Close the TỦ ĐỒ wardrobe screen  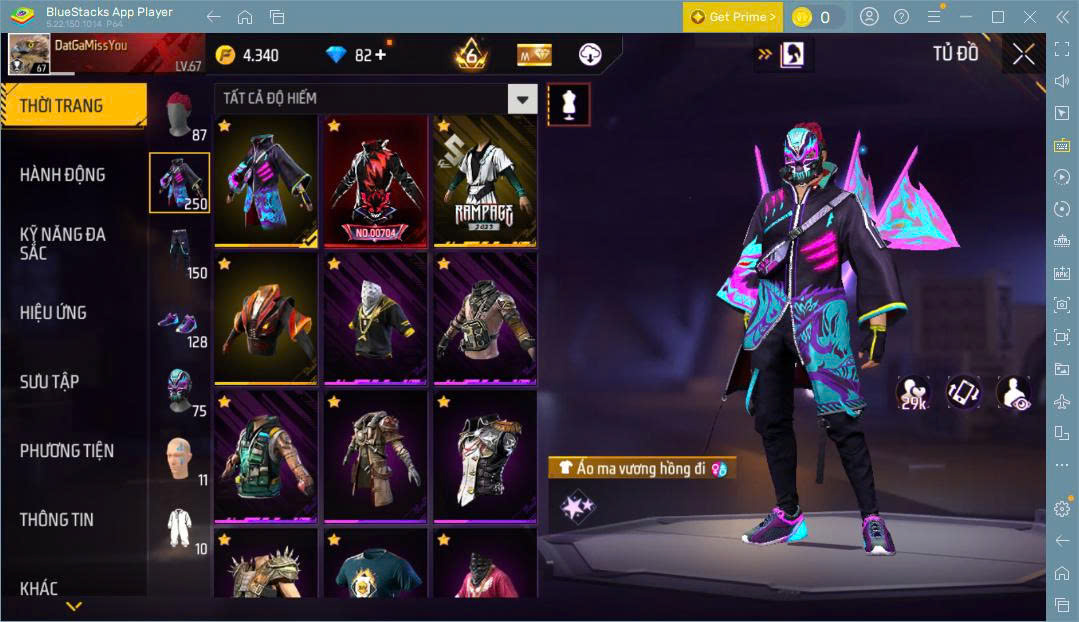tap(1023, 54)
